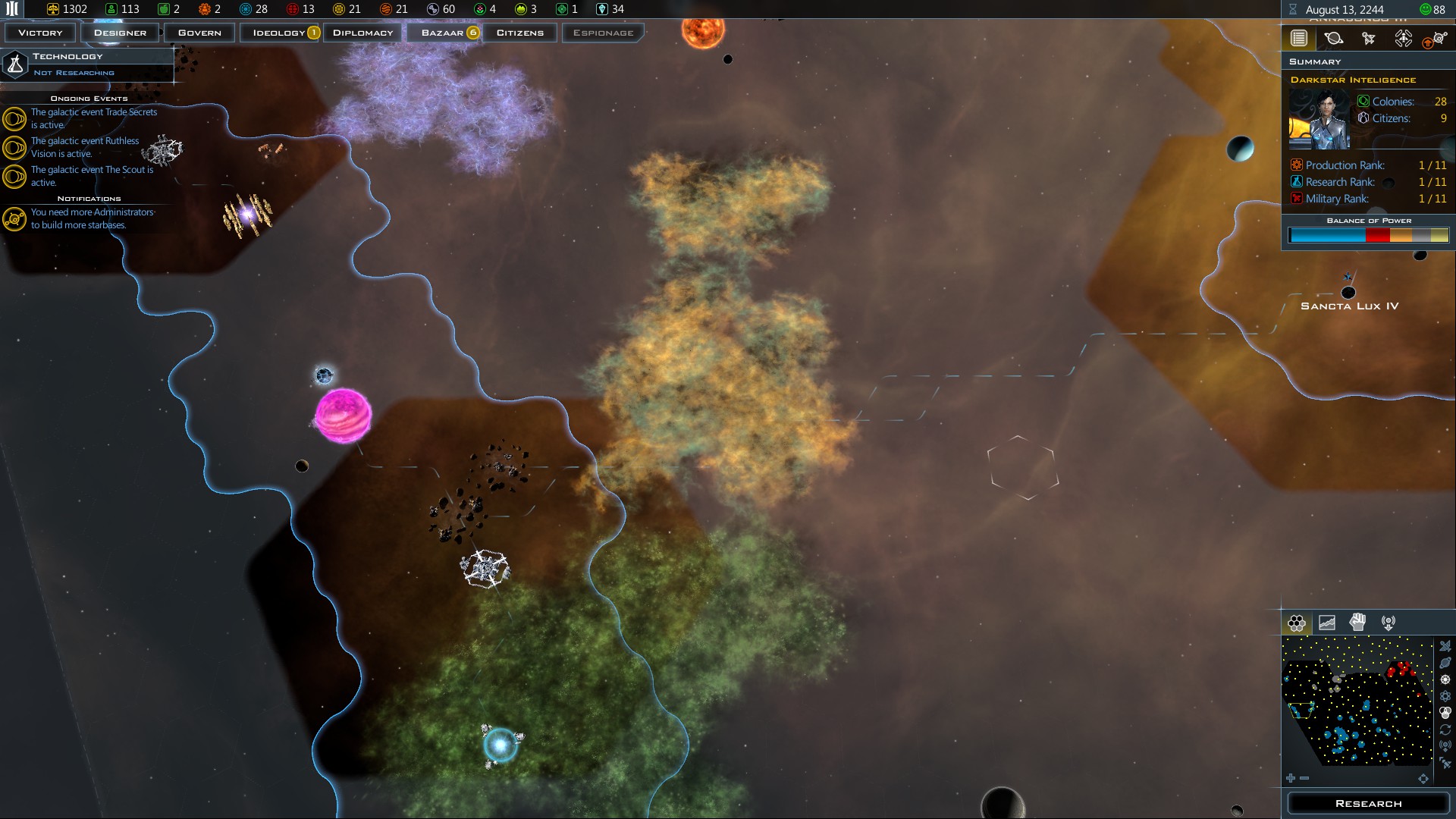Switch the minimap panel to the graphs view
The image size is (1456, 819).
click(1326, 623)
